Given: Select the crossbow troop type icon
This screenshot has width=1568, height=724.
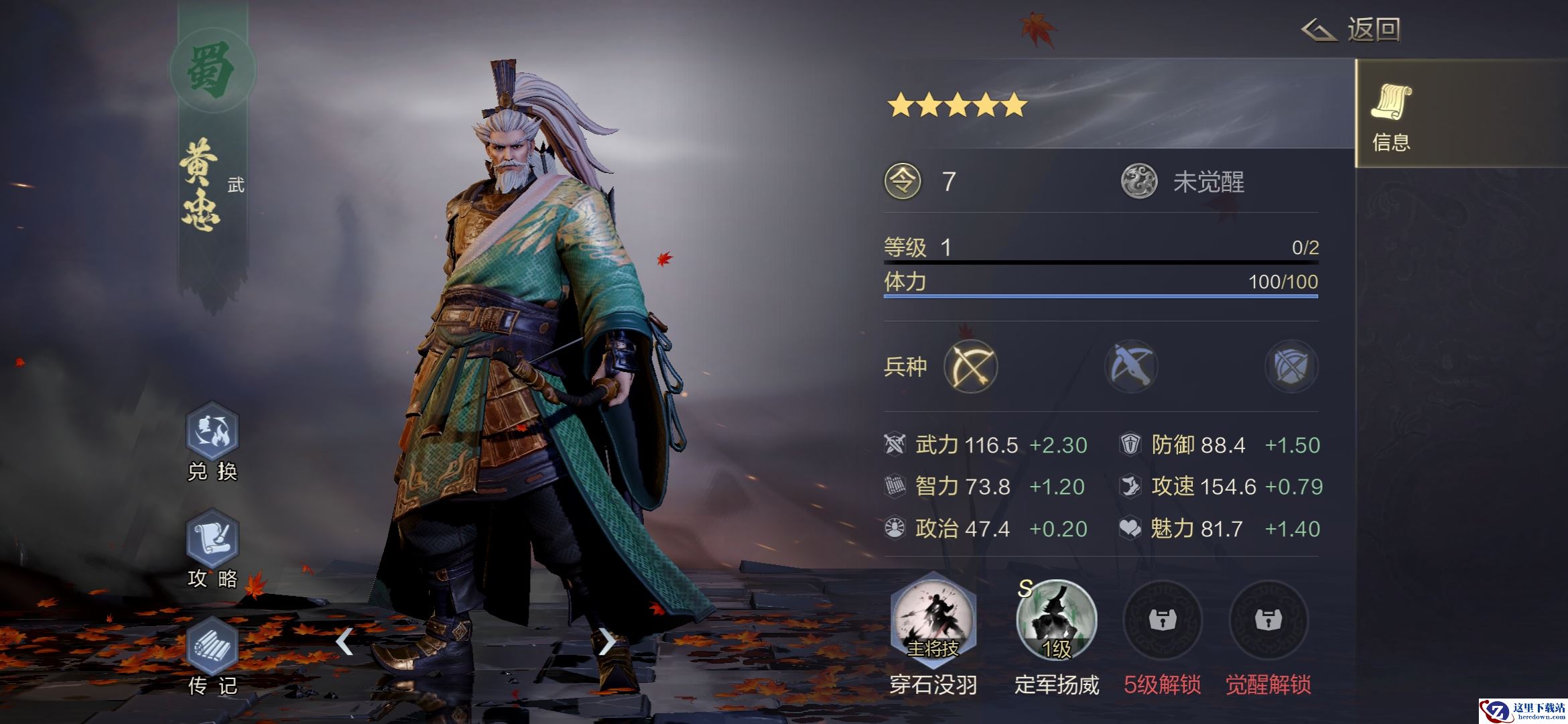Looking at the screenshot, I should coord(1131,367).
